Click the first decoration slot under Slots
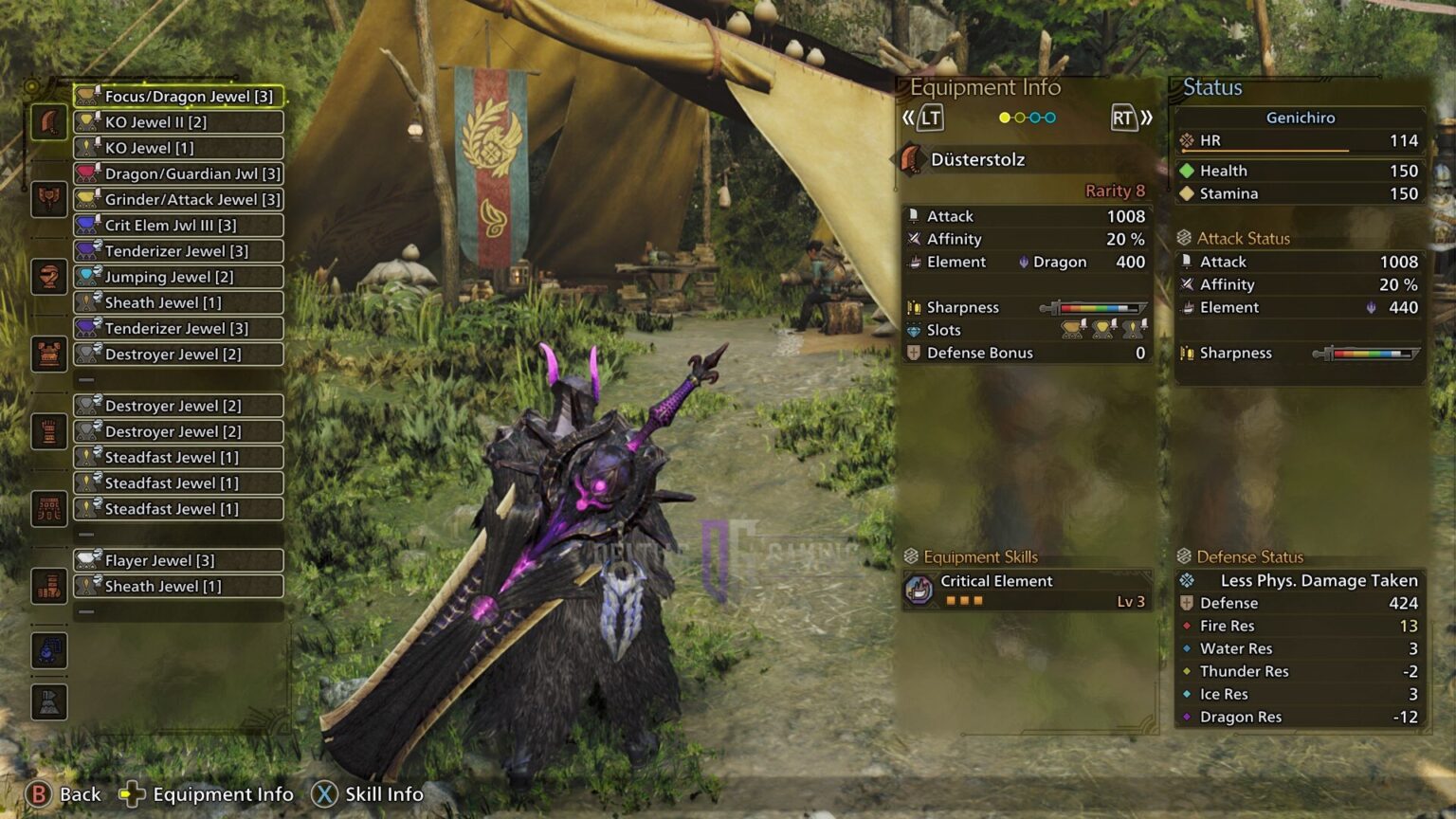Image resolution: width=1456 pixels, height=819 pixels. [1070, 330]
